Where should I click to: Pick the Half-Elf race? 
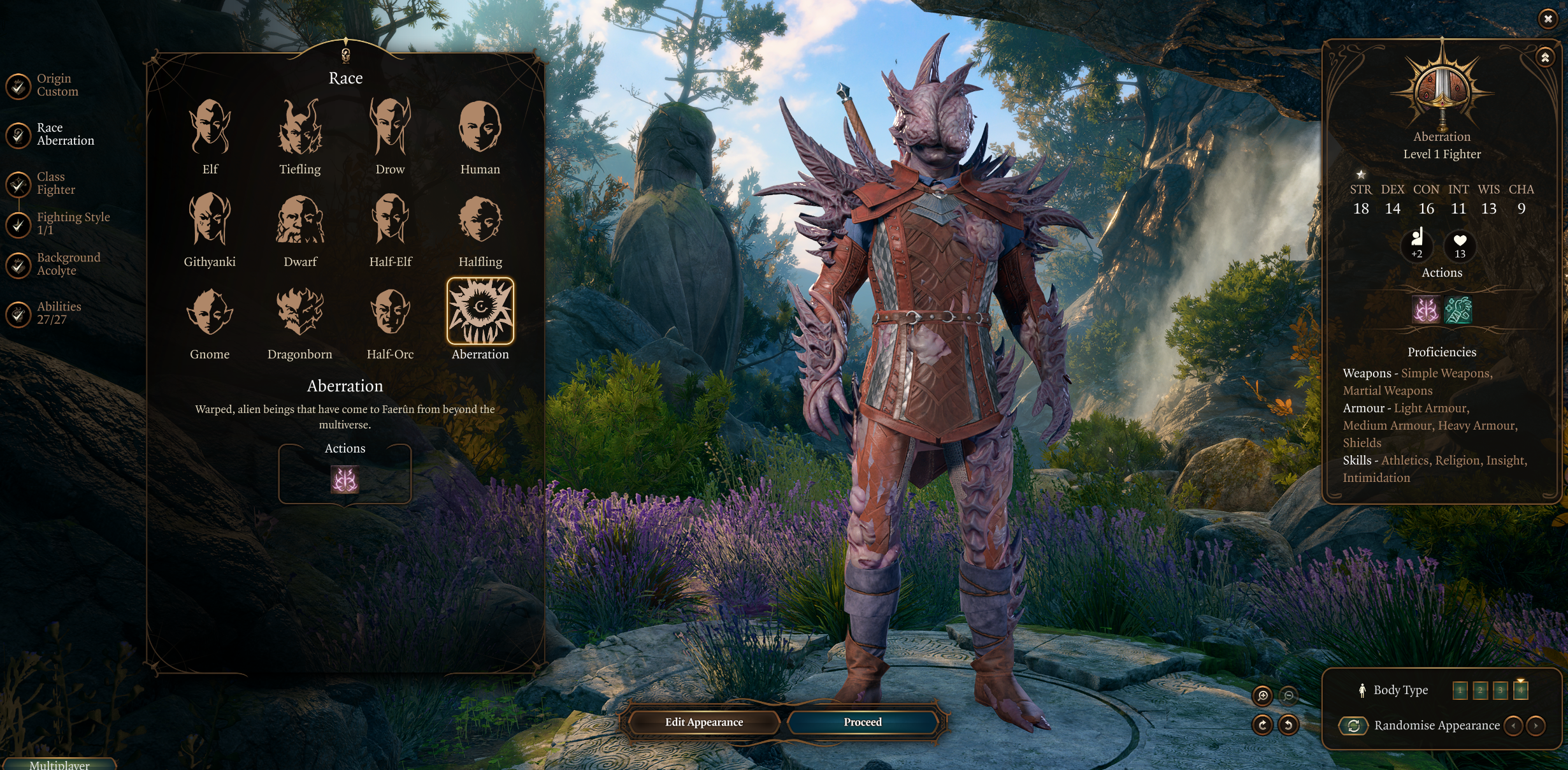(x=390, y=220)
